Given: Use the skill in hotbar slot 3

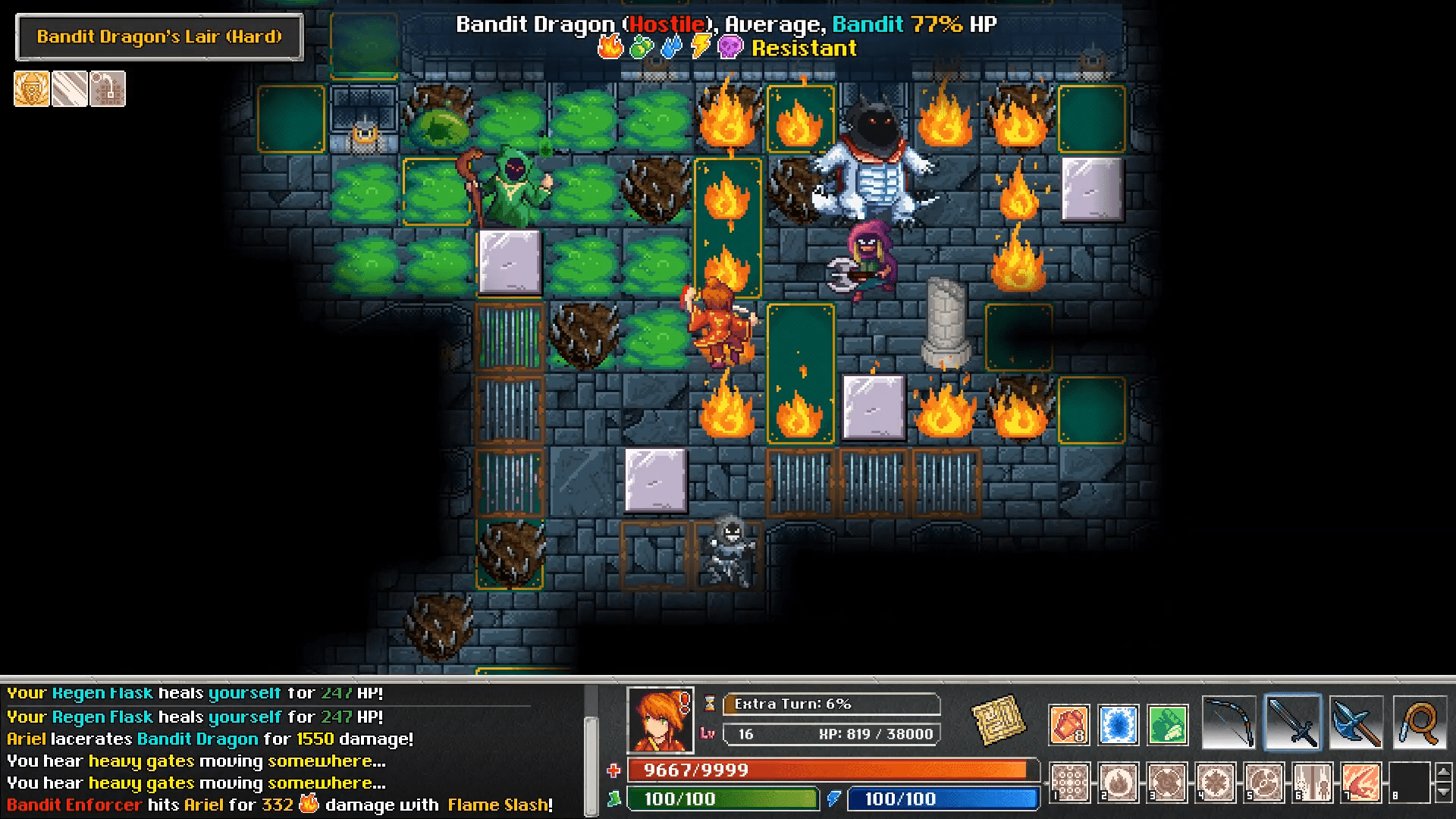Looking at the screenshot, I should pos(1167,782).
